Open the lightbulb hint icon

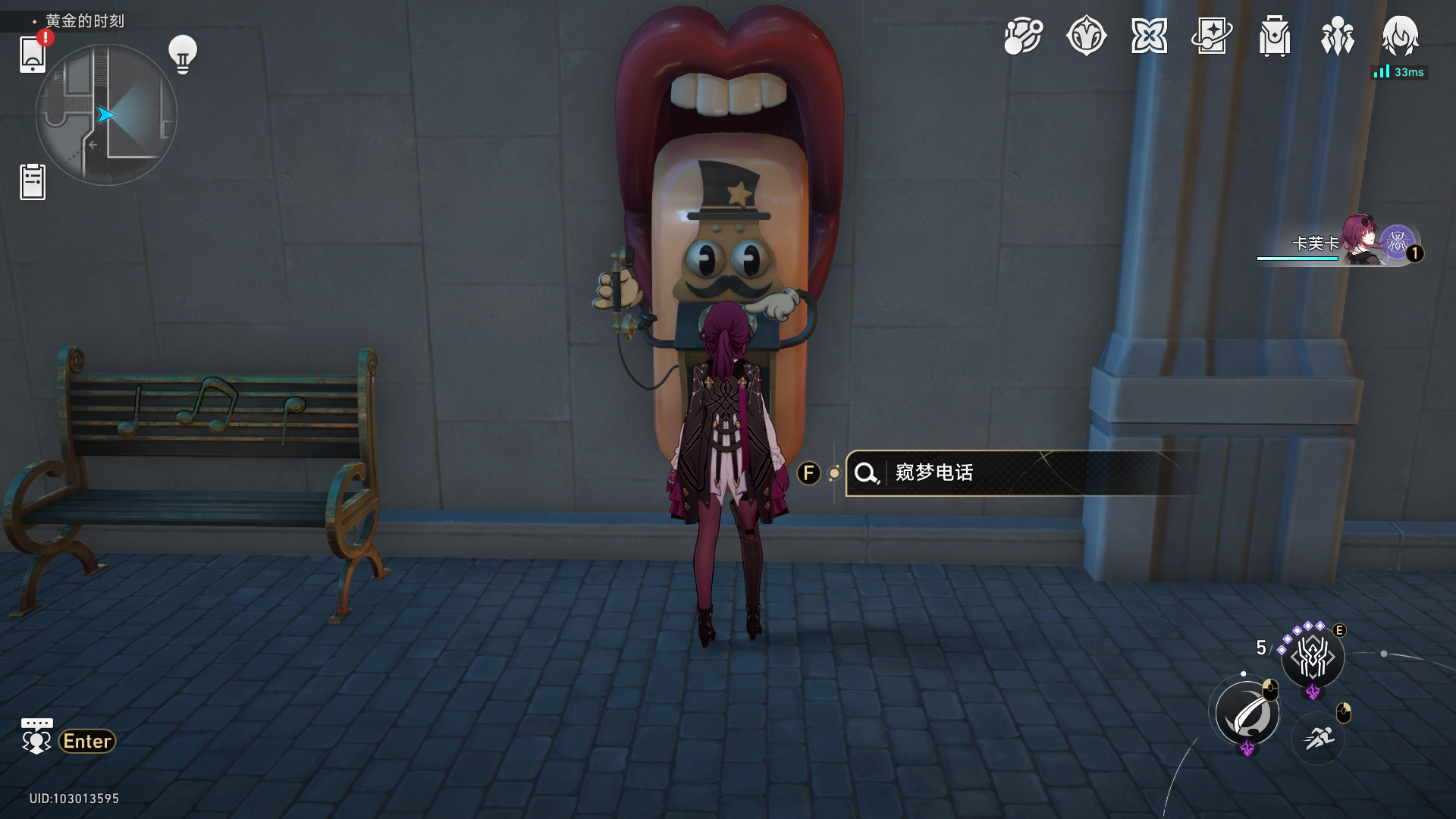coord(183,54)
